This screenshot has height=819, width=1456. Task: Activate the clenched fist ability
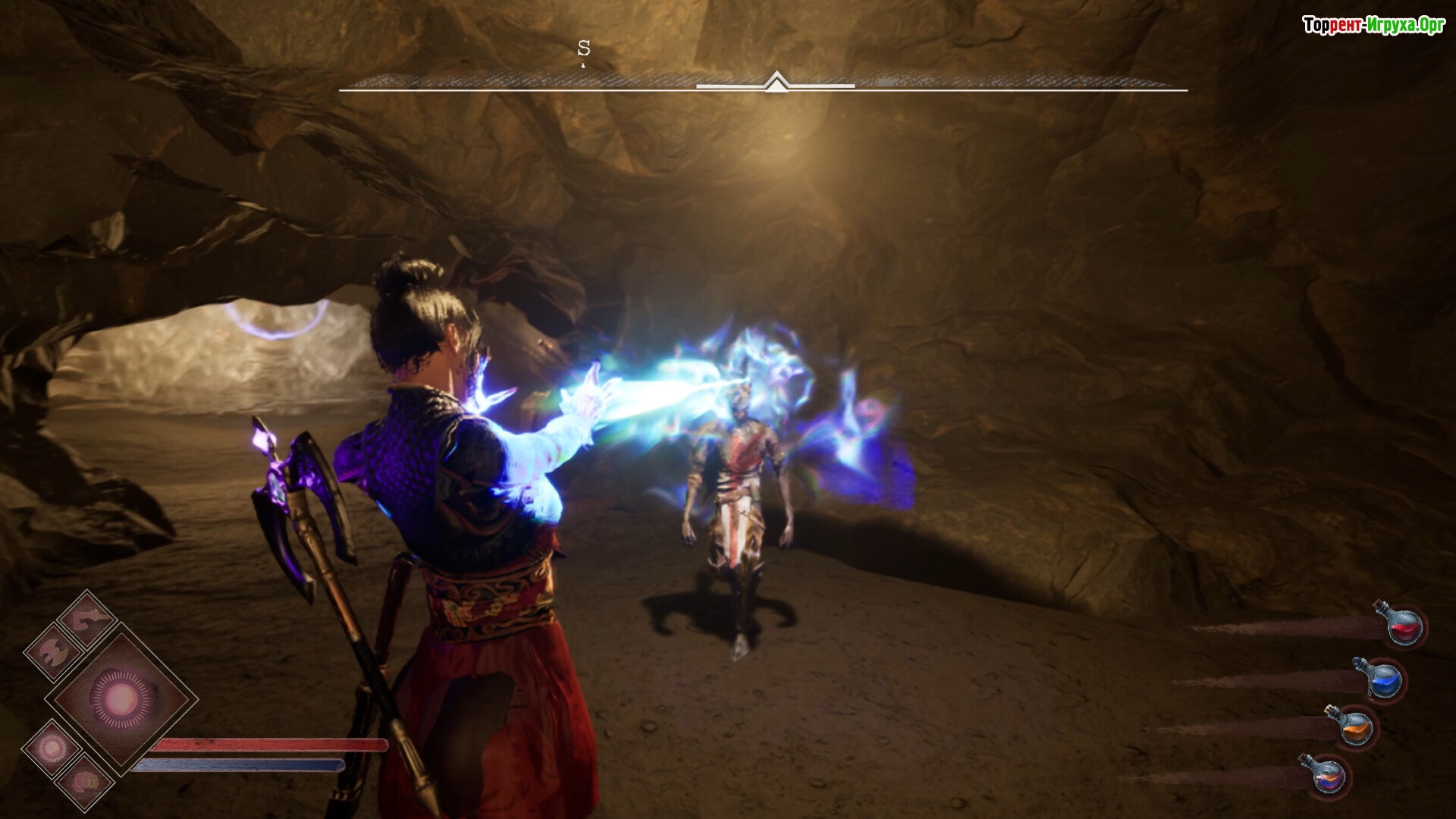click(86, 781)
